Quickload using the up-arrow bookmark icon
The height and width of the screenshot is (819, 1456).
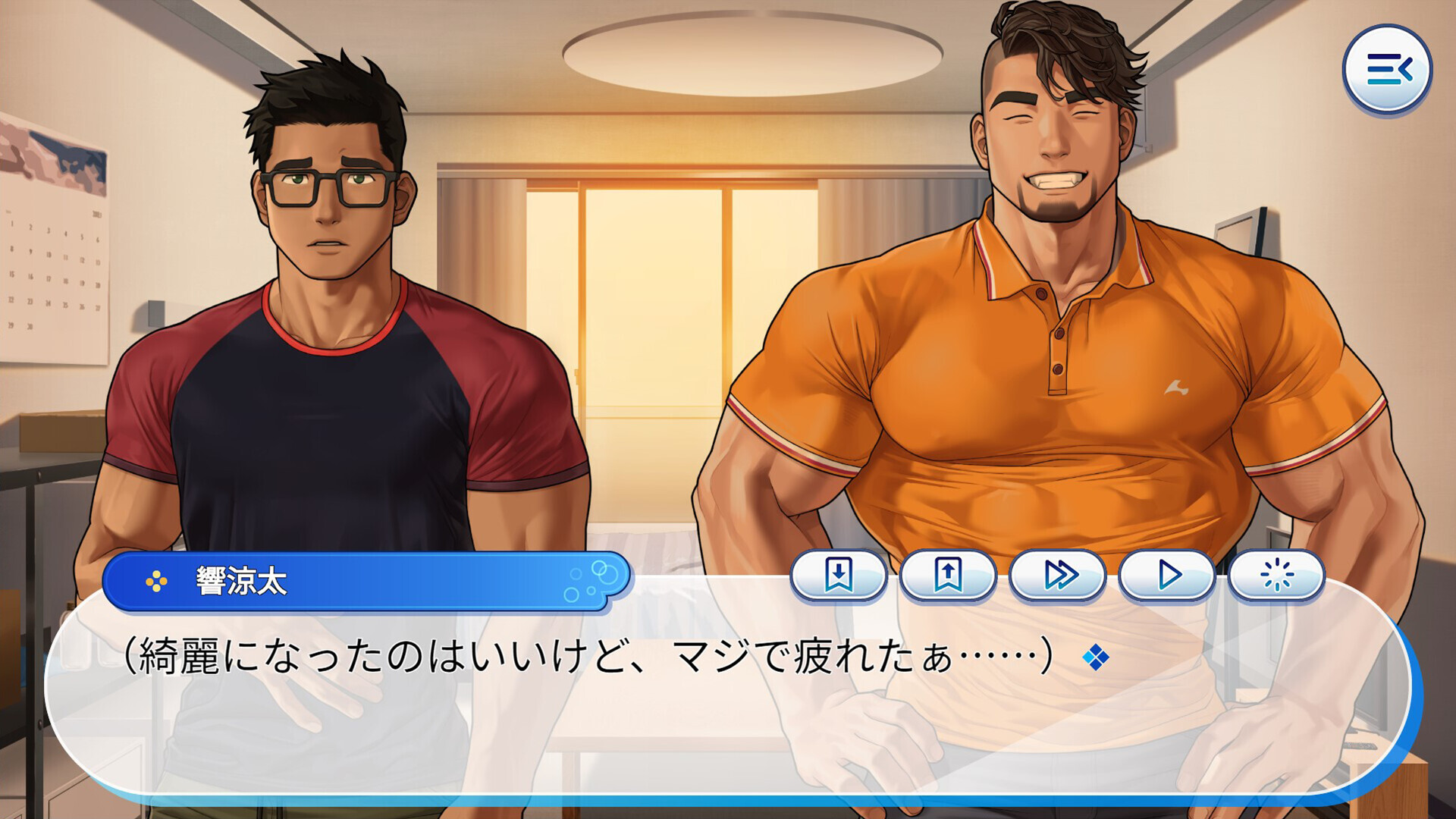[949, 575]
